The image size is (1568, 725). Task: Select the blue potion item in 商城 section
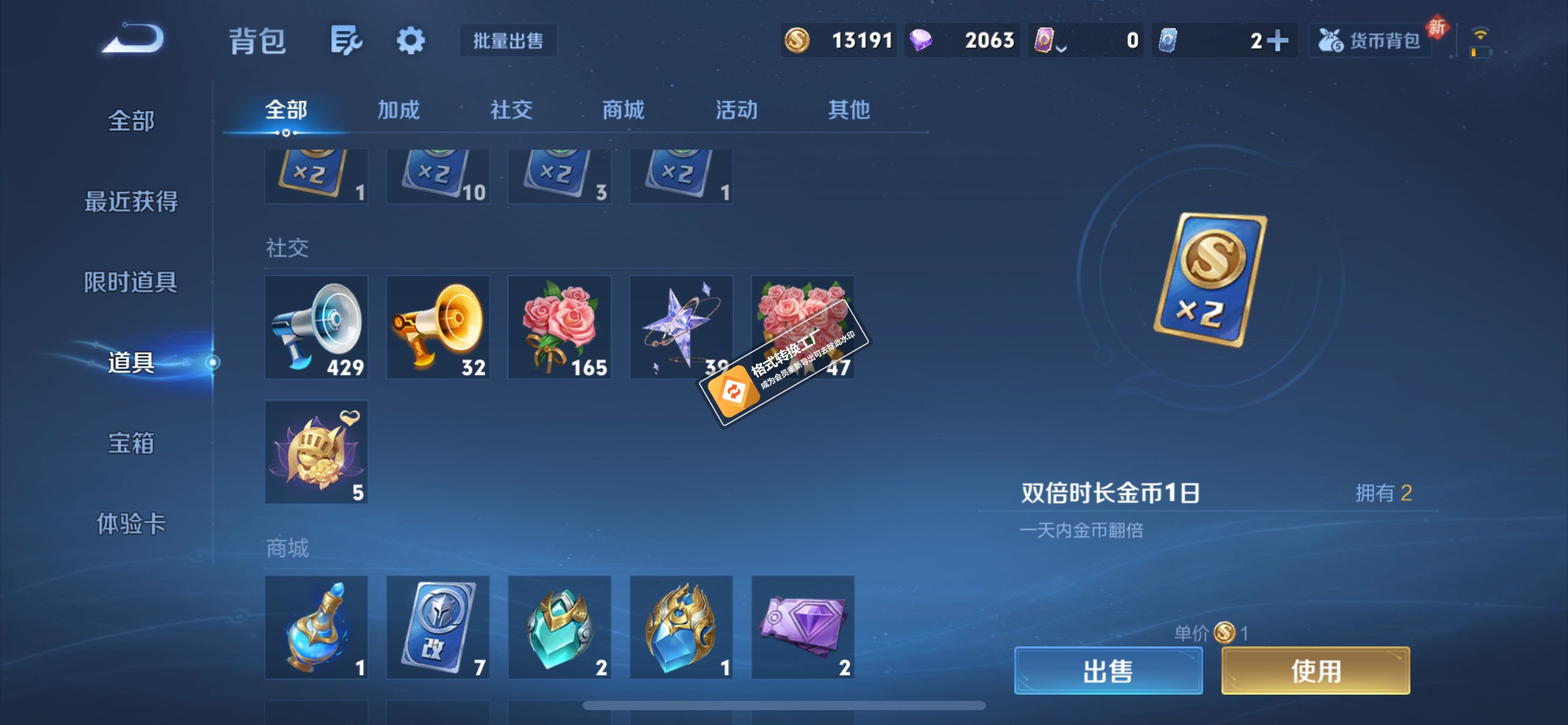coord(316,628)
